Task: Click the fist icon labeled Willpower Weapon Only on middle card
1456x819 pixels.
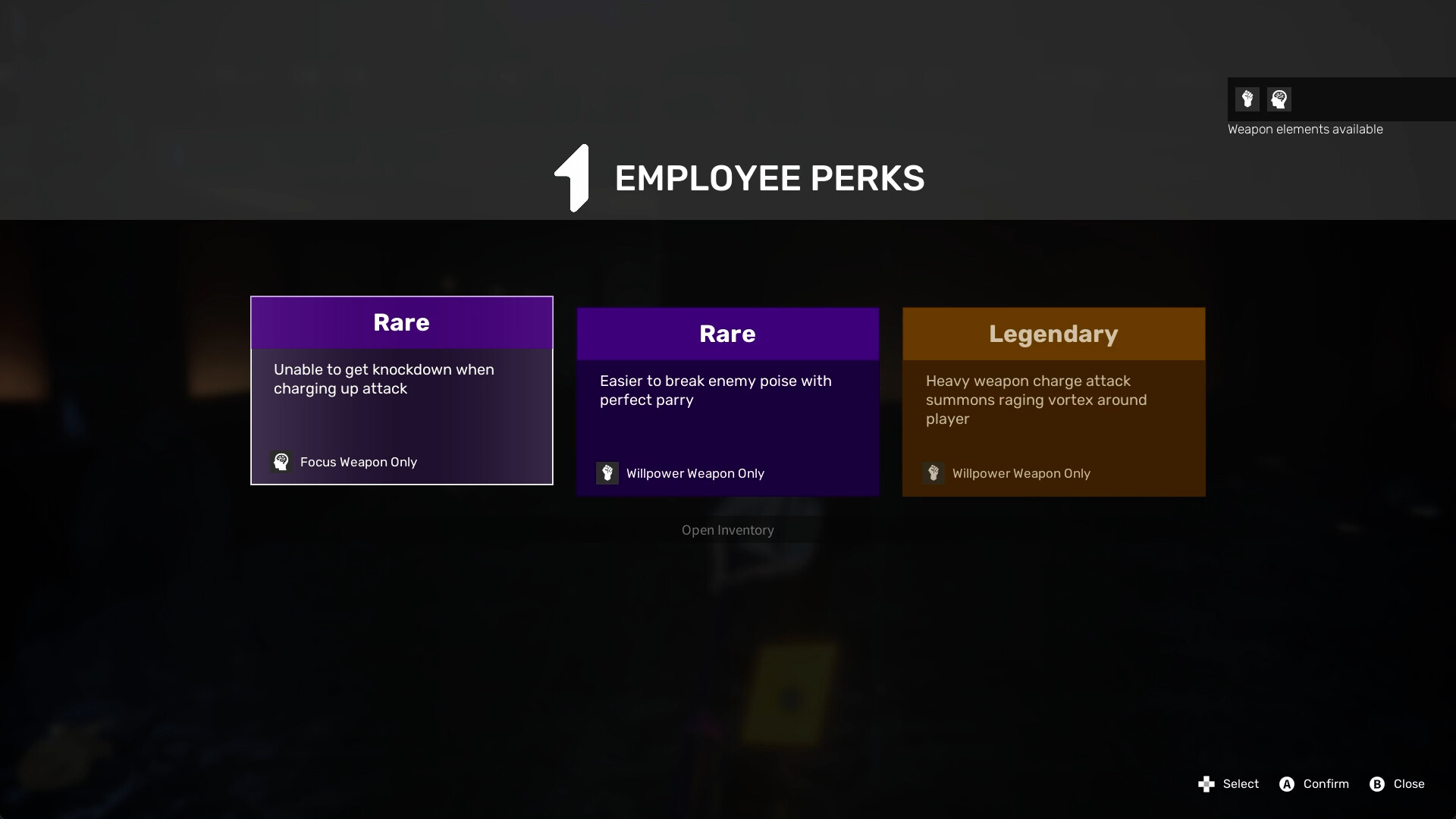Action: coord(607,473)
